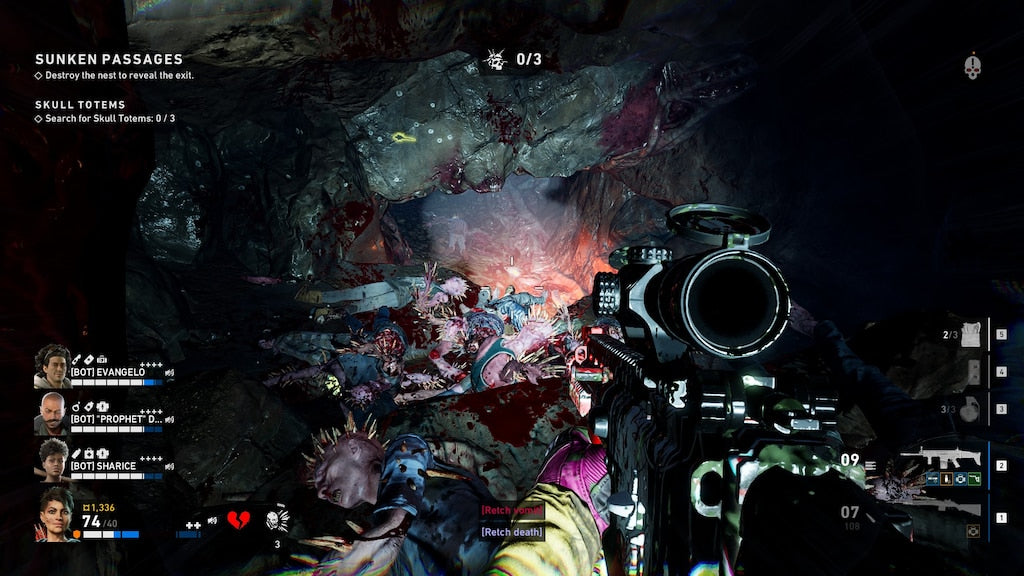1024x576 pixels.
Task: Click the speaker icon beside Sharice
Action: tap(169, 465)
